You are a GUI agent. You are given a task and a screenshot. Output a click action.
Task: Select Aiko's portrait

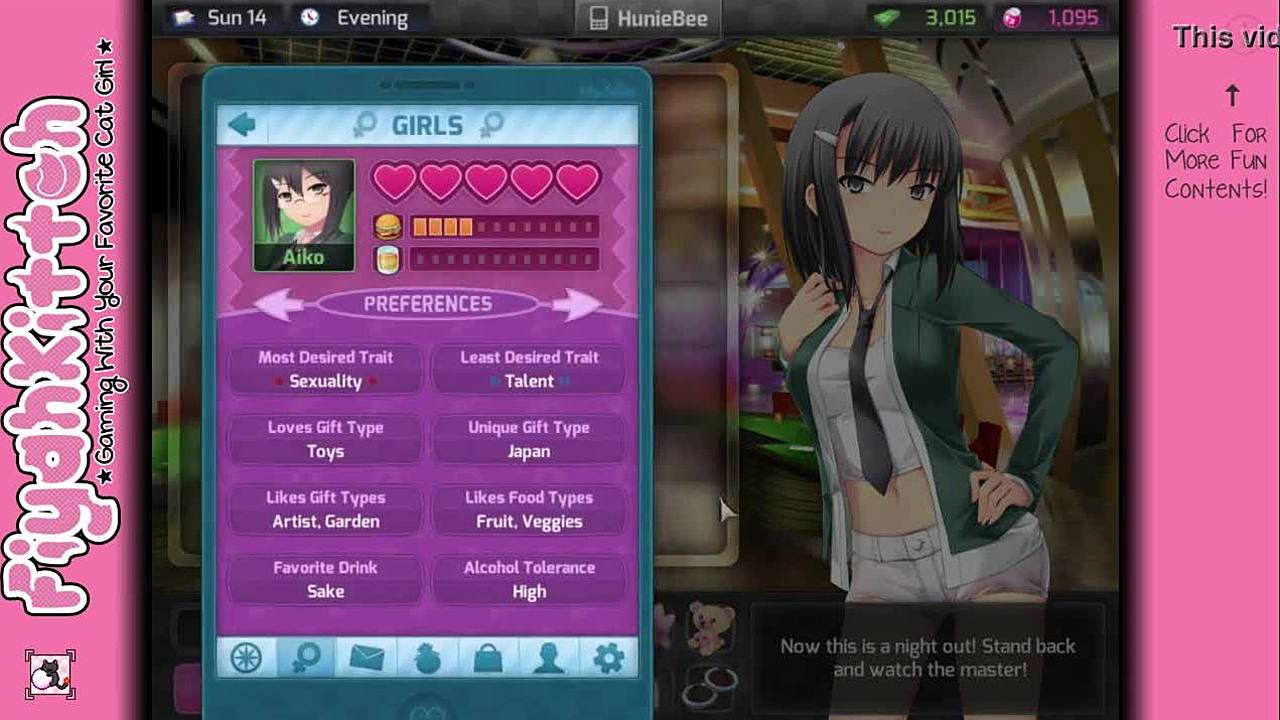click(x=304, y=215)
